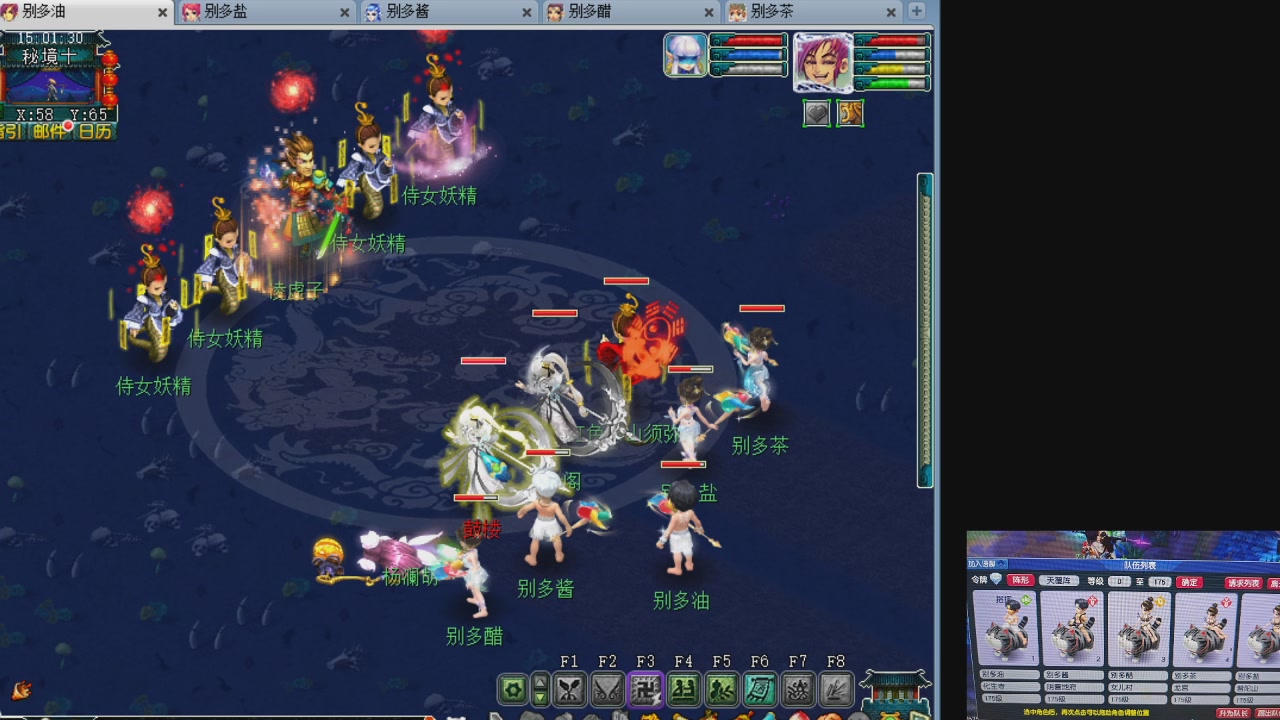Open the 天罡阵 formation dropdown
The image size is (1280, 720).
coord(1060,580)
